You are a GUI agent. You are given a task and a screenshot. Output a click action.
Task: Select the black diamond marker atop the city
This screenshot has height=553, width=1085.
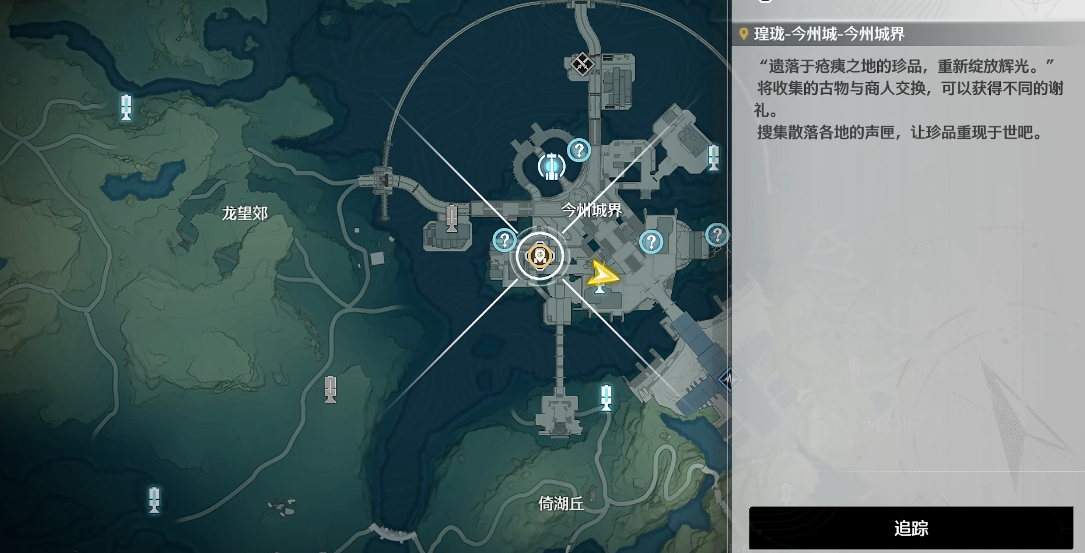click(x=582, y=65)
